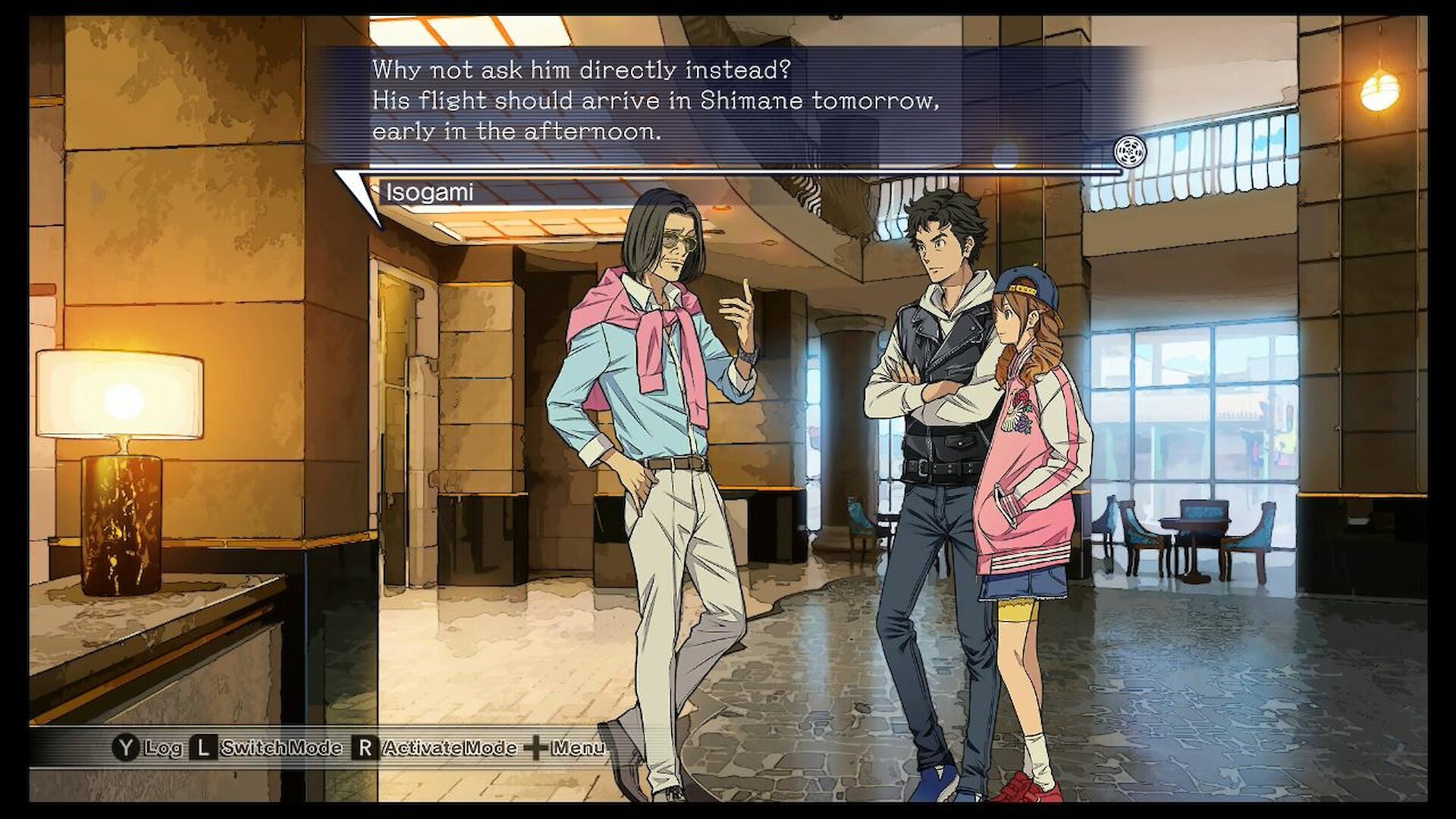Open the dialogue Log

coord(149,748)
